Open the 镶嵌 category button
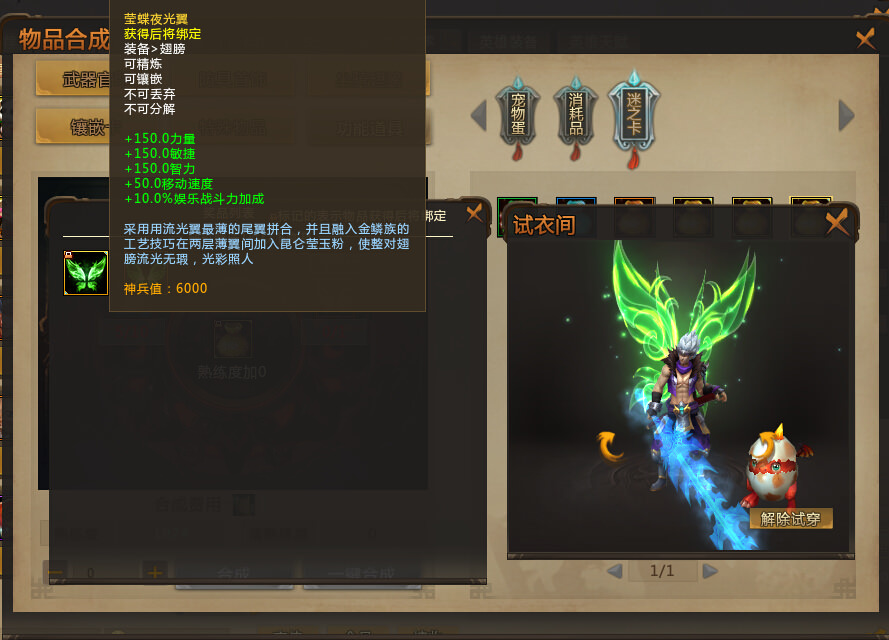The image size is (889, 640). (x=72, y=127)
